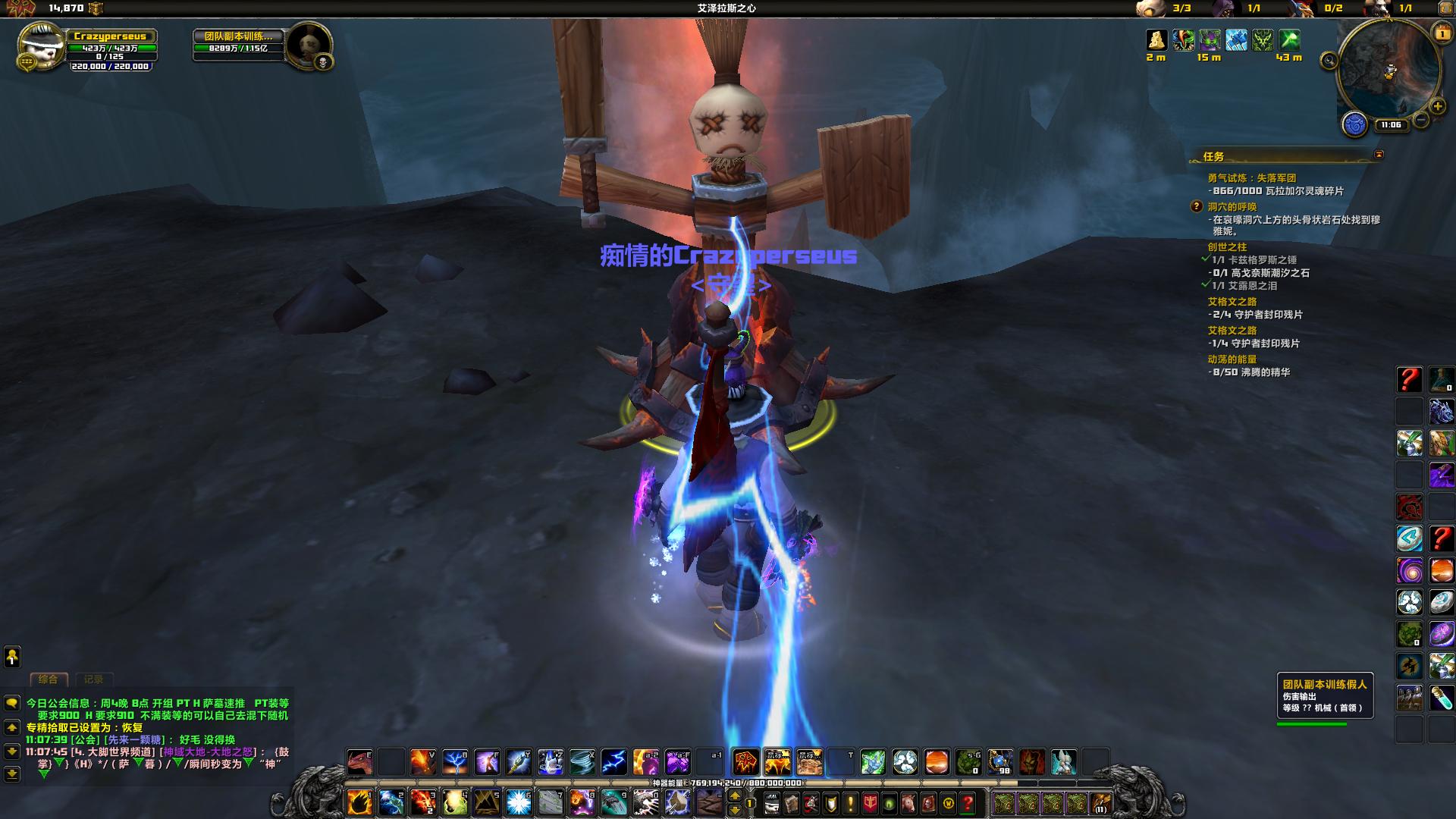Screen dimensions: 1456x819
Task: Zoom in on the minimap
Action: [1438, 107]
